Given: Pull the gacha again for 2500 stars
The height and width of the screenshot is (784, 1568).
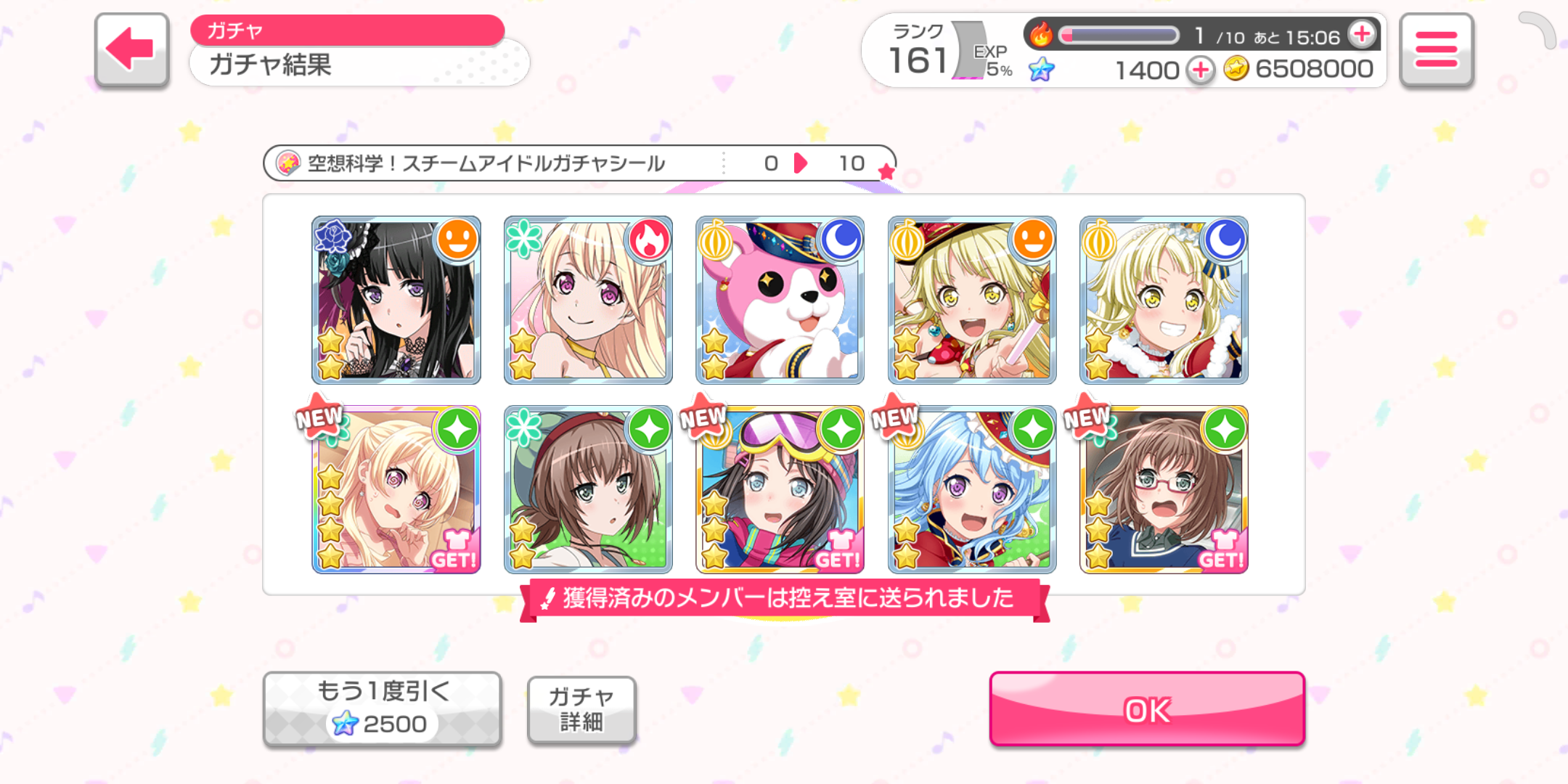Looking at the screenshot, I should [383, 709].
